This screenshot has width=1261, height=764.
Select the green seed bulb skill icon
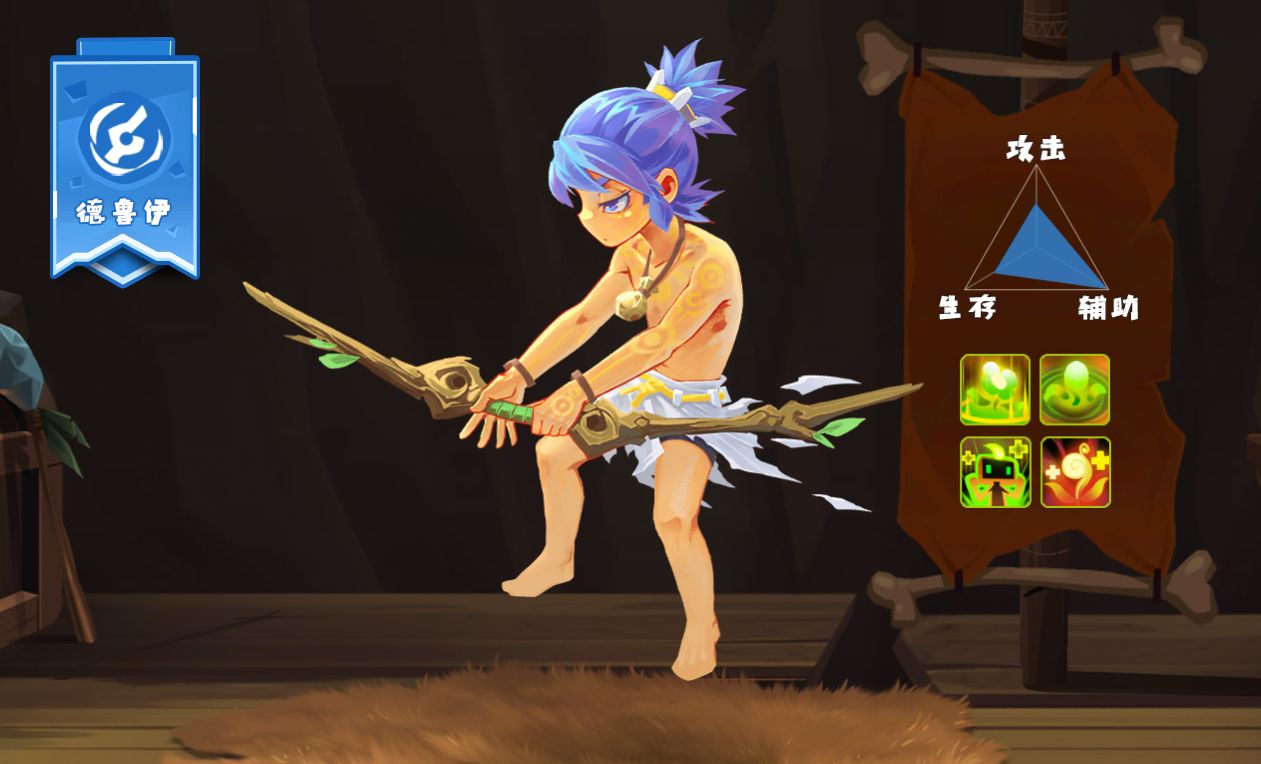1075,389
